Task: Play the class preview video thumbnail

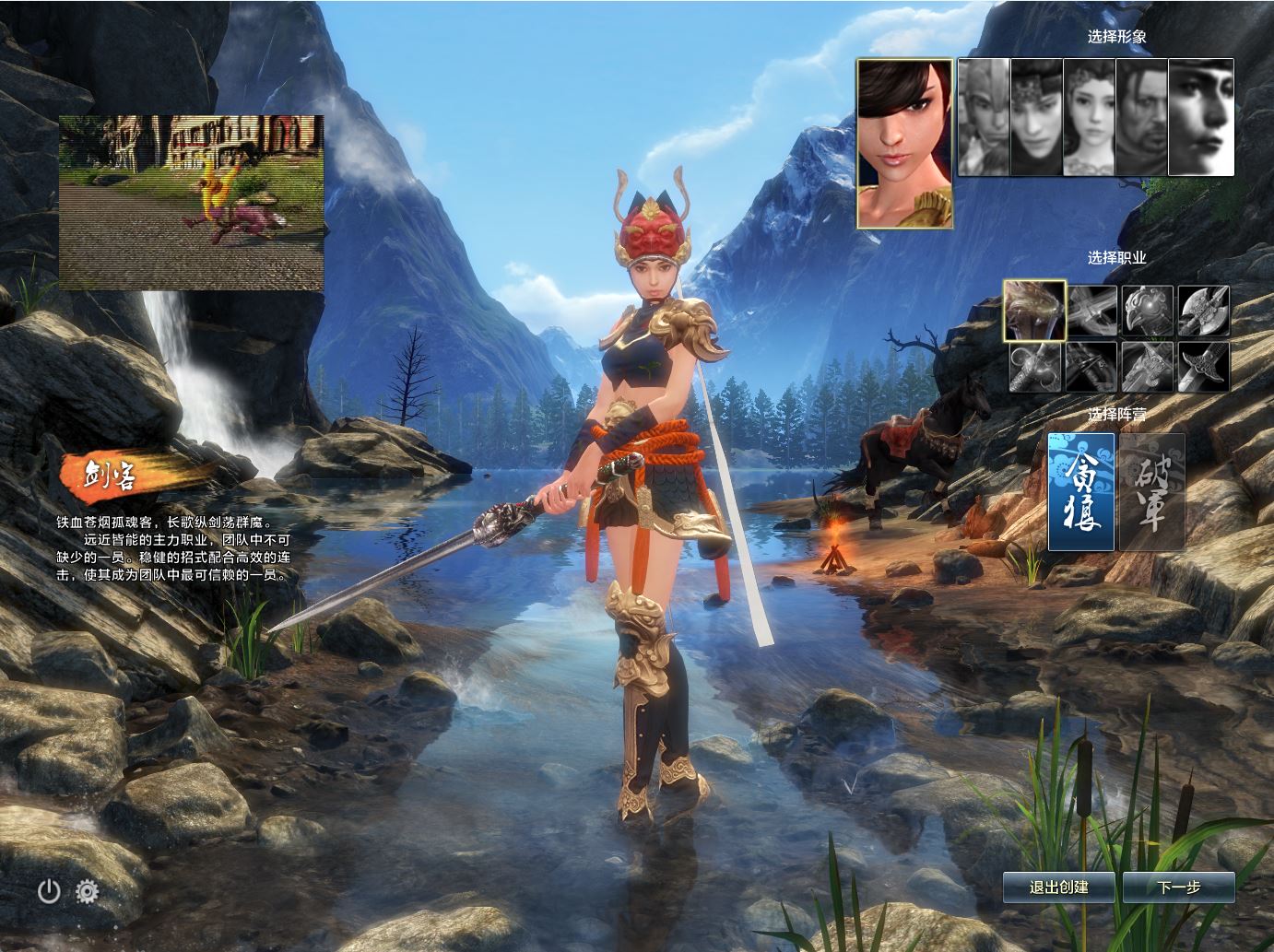Action: click(x=192, y=203)
